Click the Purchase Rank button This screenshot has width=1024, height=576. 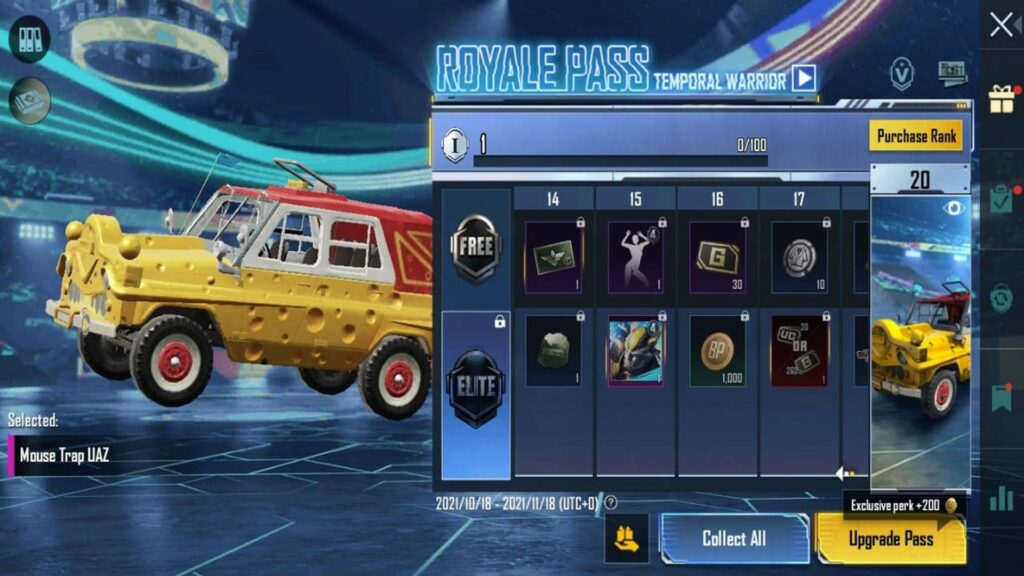[916, 136]
